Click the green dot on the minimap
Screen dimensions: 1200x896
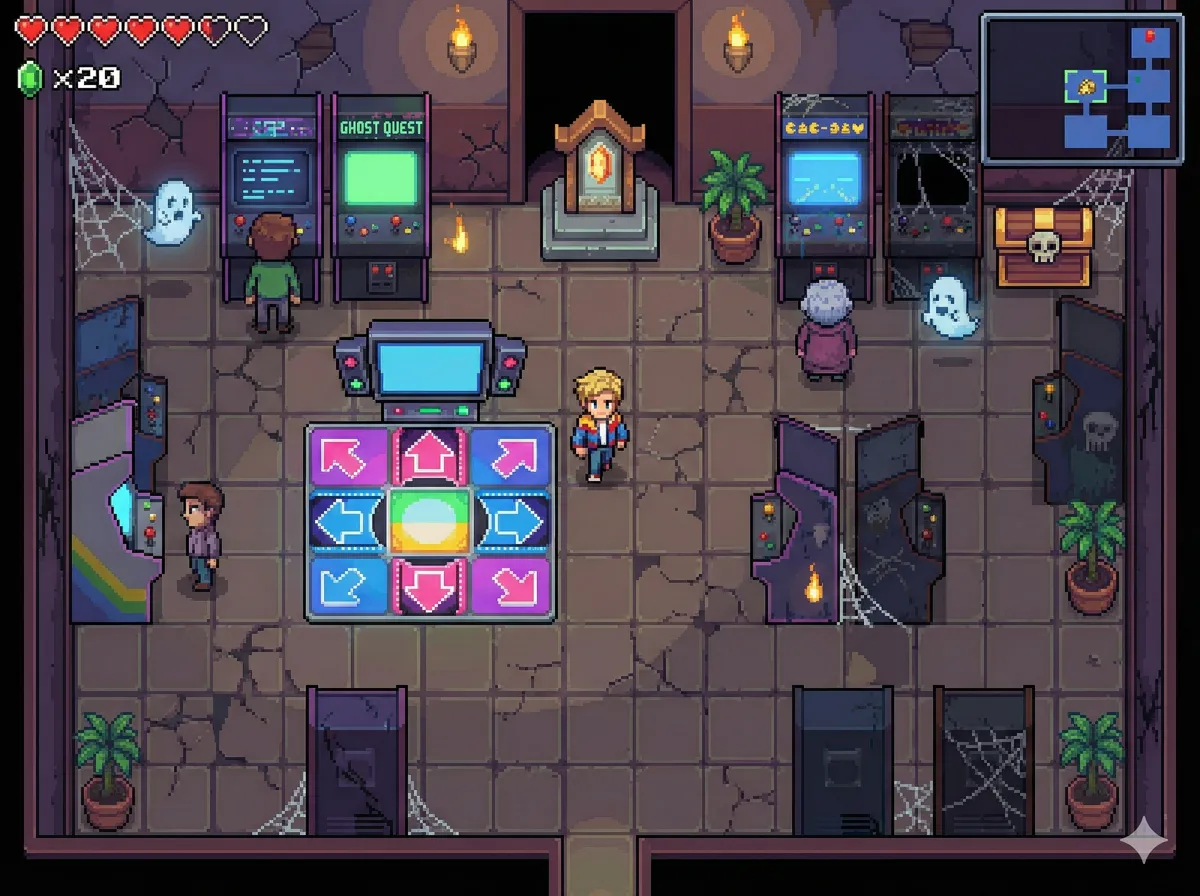coord(1138,77)
